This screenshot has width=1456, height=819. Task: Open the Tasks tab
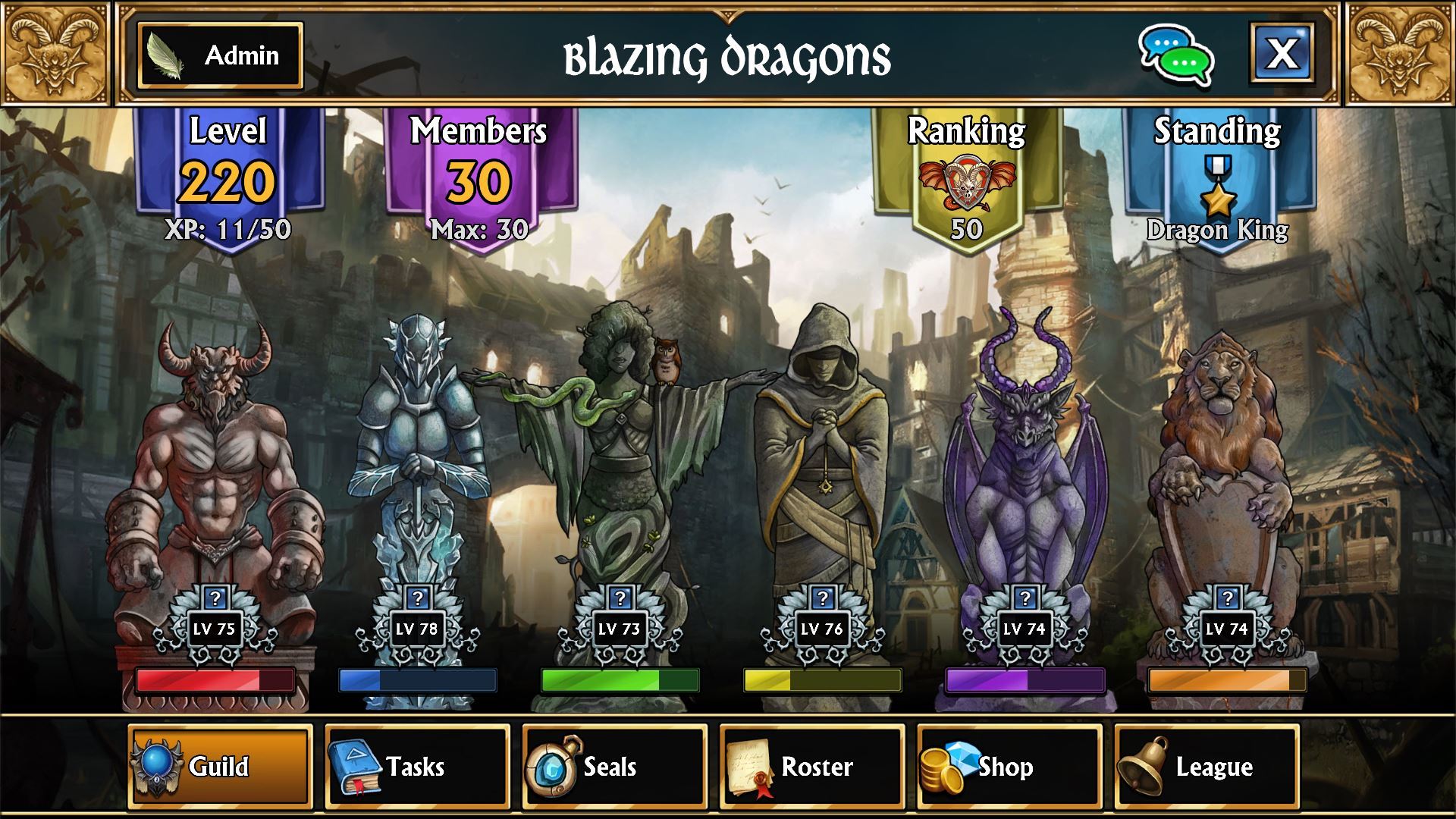point(417,767)
